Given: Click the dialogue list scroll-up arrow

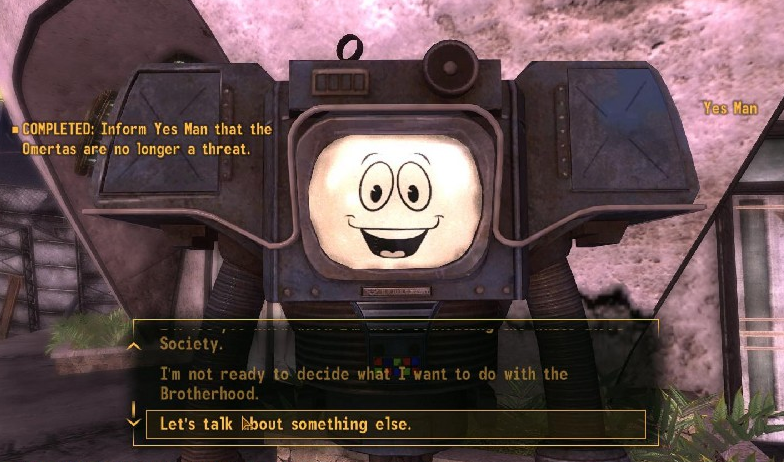Looking at the screenshot, I should [x=134, y=345].
